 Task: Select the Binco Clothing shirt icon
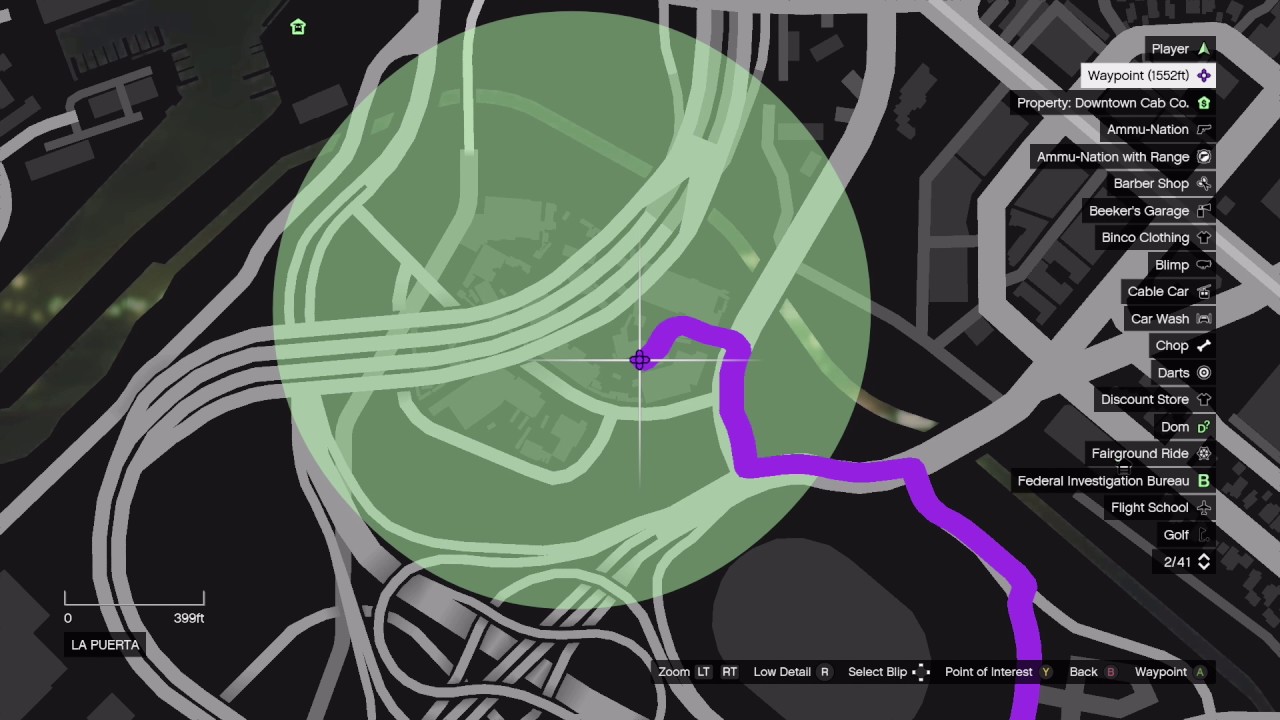tap(1203, 237)
